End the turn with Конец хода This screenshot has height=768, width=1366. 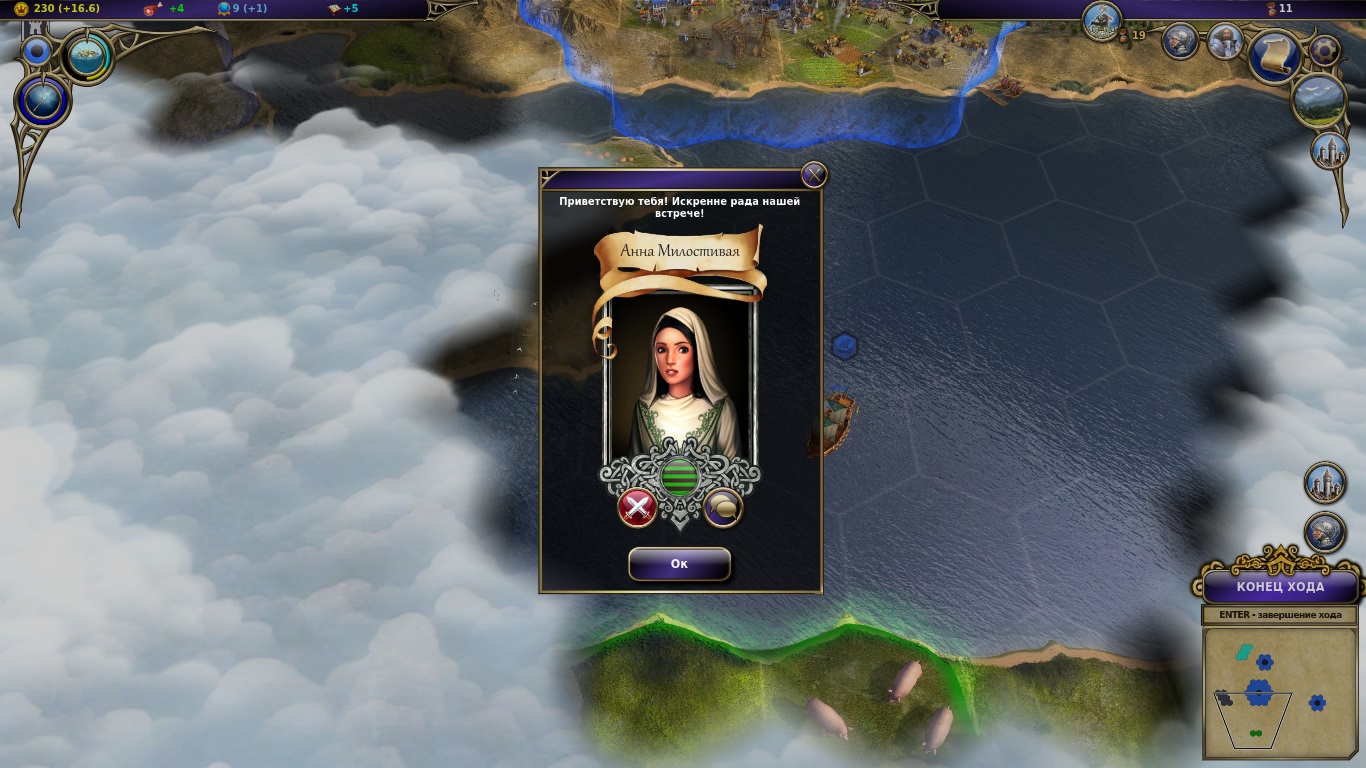pyautogui.click(x=1280, y=587)
